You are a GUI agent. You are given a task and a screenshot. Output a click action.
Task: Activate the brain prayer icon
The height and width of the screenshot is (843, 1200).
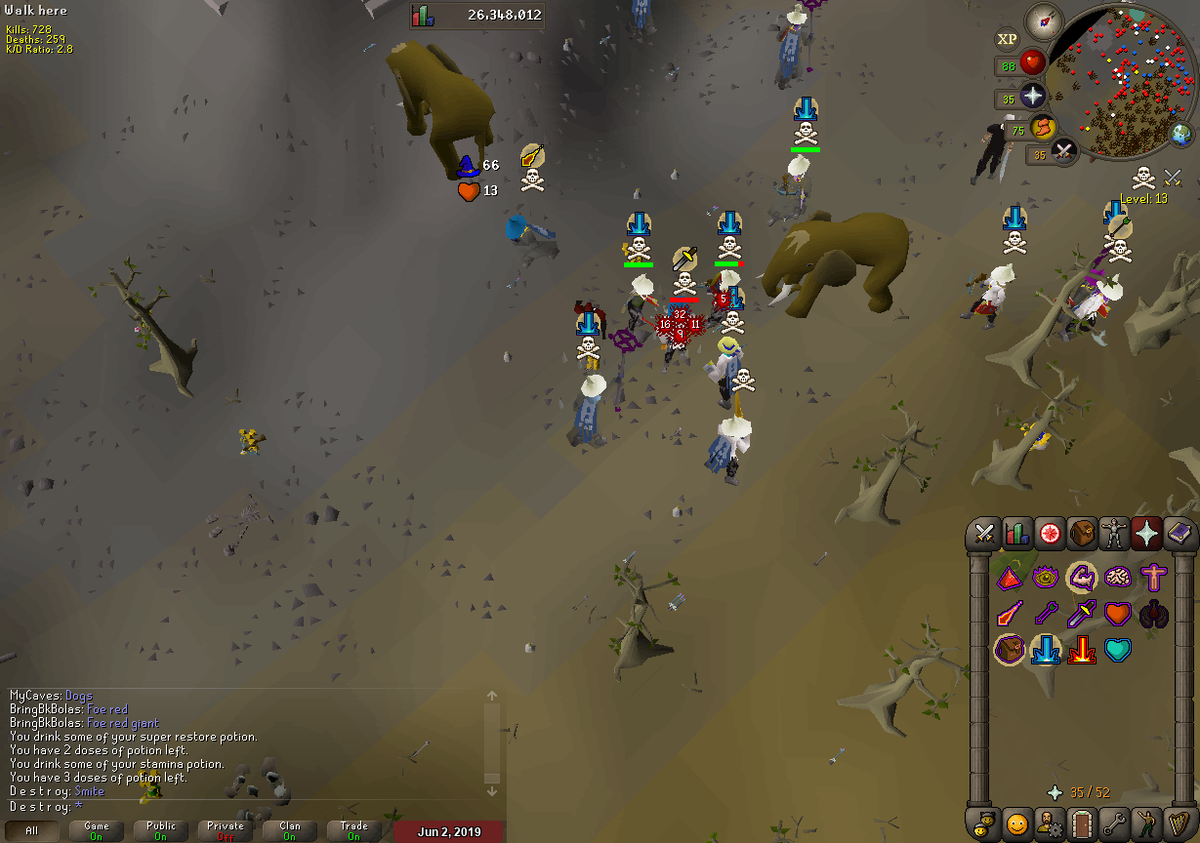(x=1117, y=577)
